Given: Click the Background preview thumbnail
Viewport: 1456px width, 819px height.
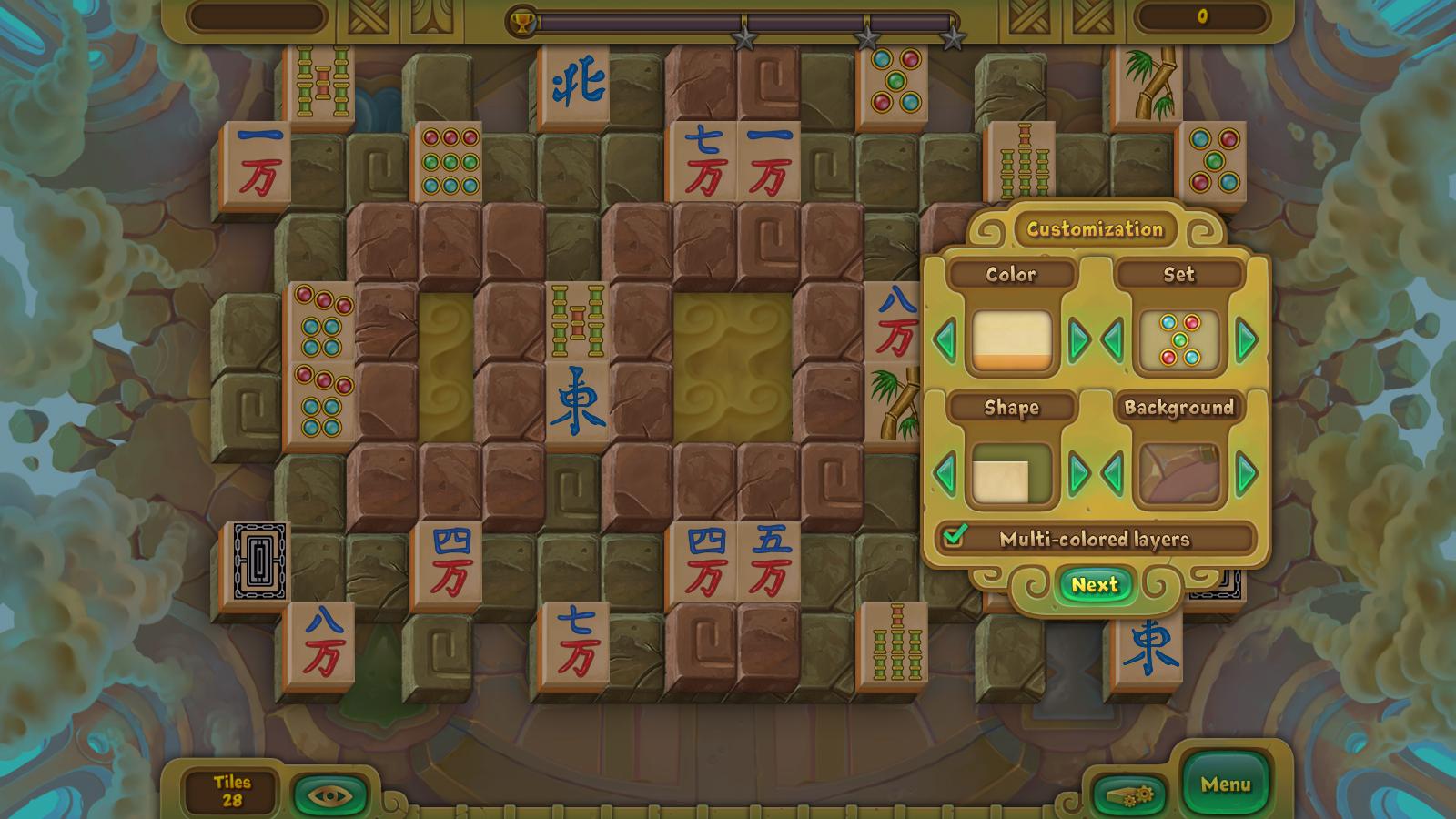Looking at the screenshot, I should pos(1180,473).
